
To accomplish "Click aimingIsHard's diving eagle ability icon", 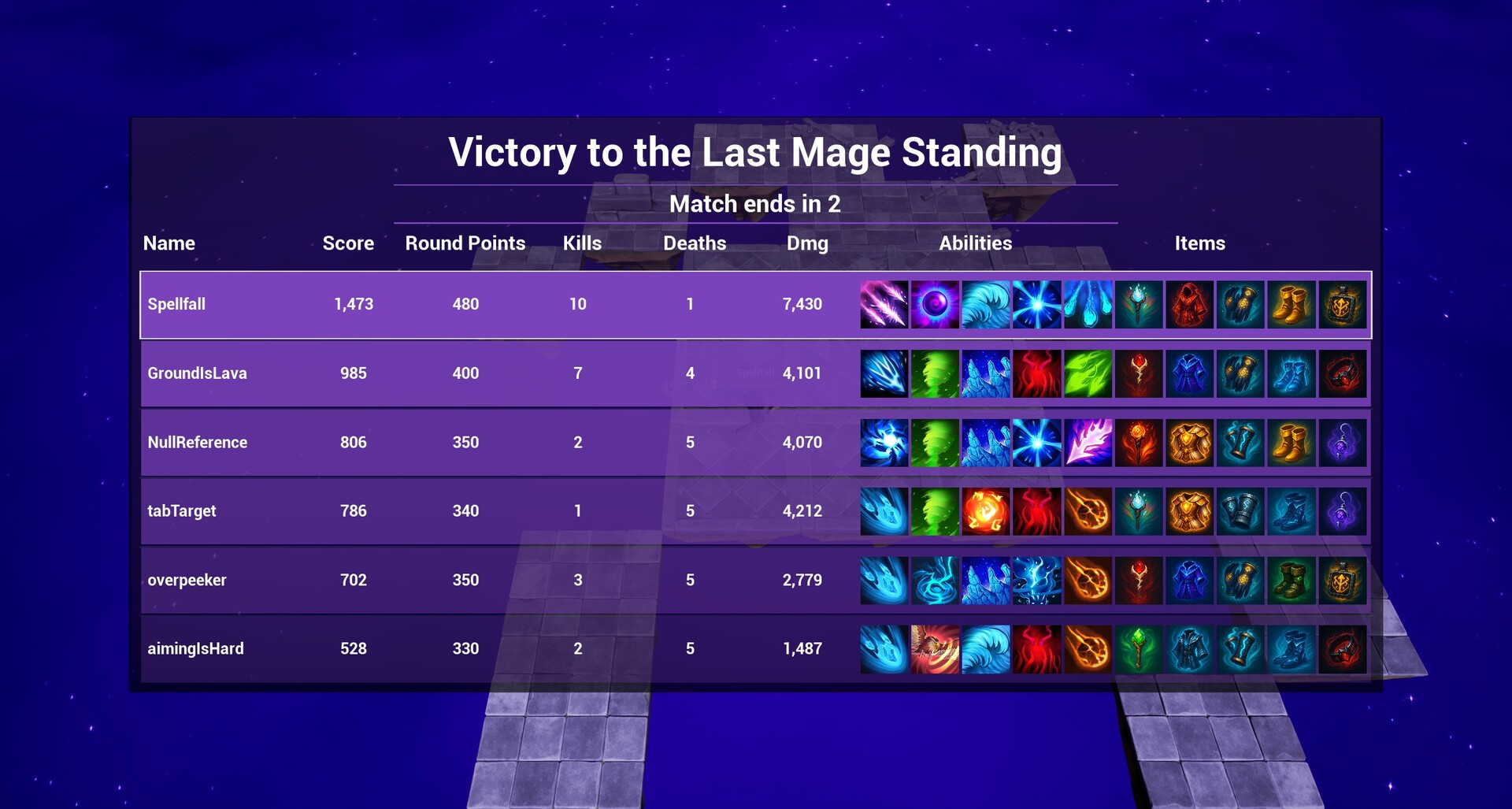I will (x=935, y=648).
